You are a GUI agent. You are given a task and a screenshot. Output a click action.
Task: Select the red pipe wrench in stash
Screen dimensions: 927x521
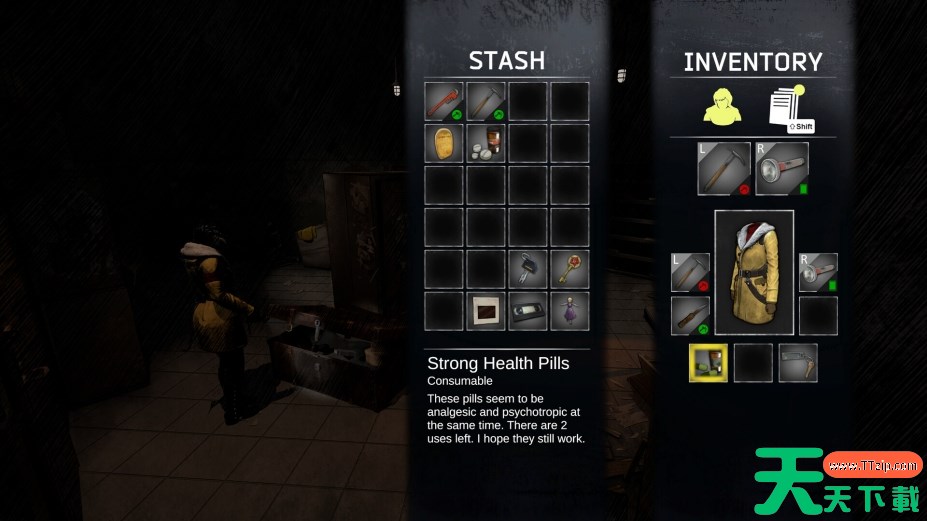click(x=444, y=101)
